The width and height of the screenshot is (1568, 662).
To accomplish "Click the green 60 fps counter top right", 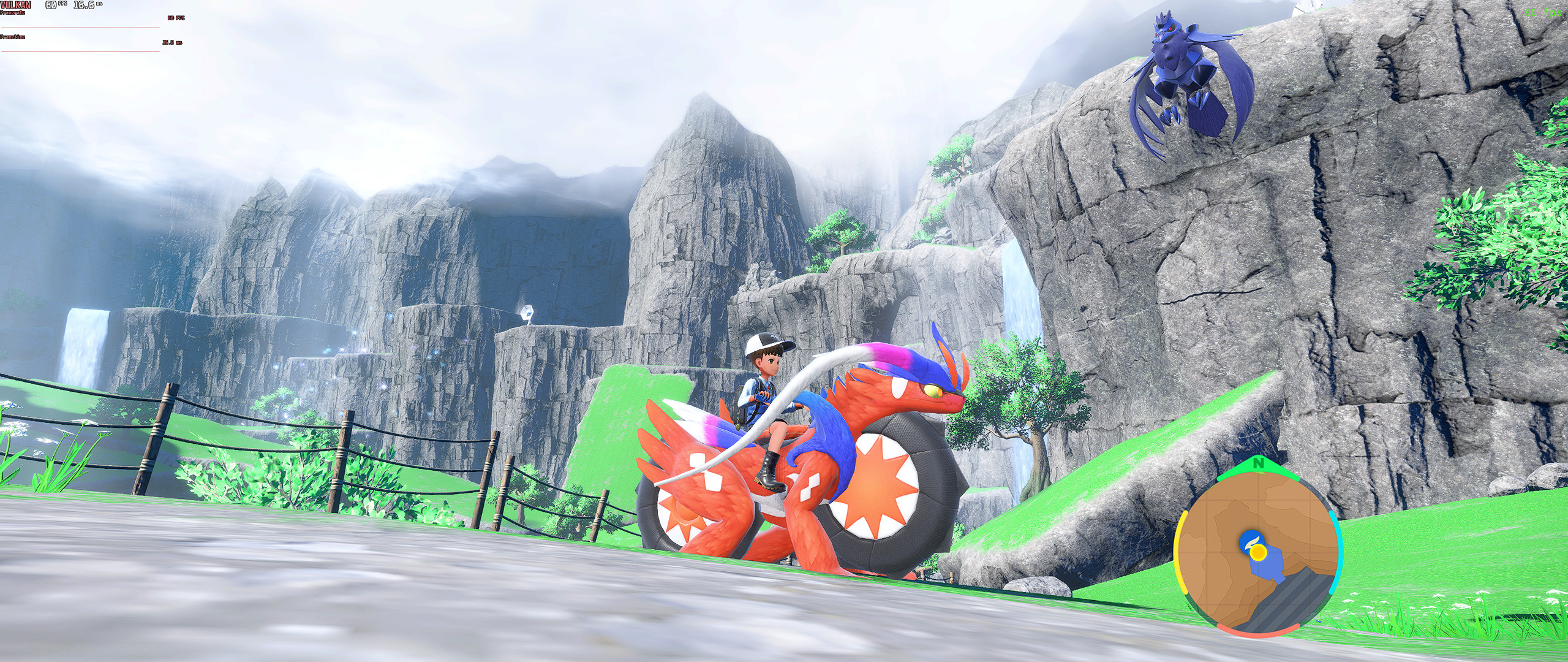I will coord(1542,13).
